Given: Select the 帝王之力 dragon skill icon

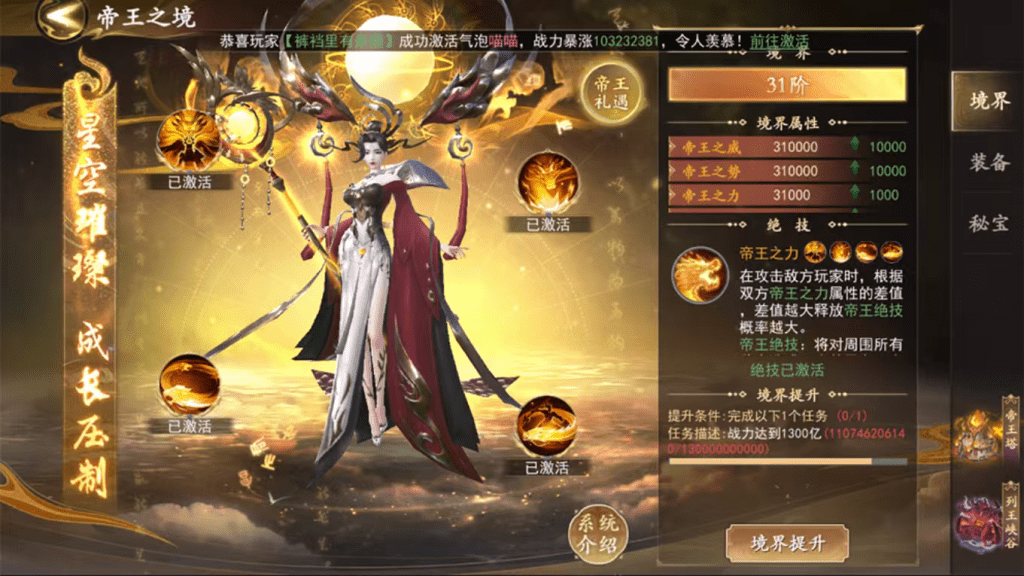Looking at the screenshot, I should 699,274.
